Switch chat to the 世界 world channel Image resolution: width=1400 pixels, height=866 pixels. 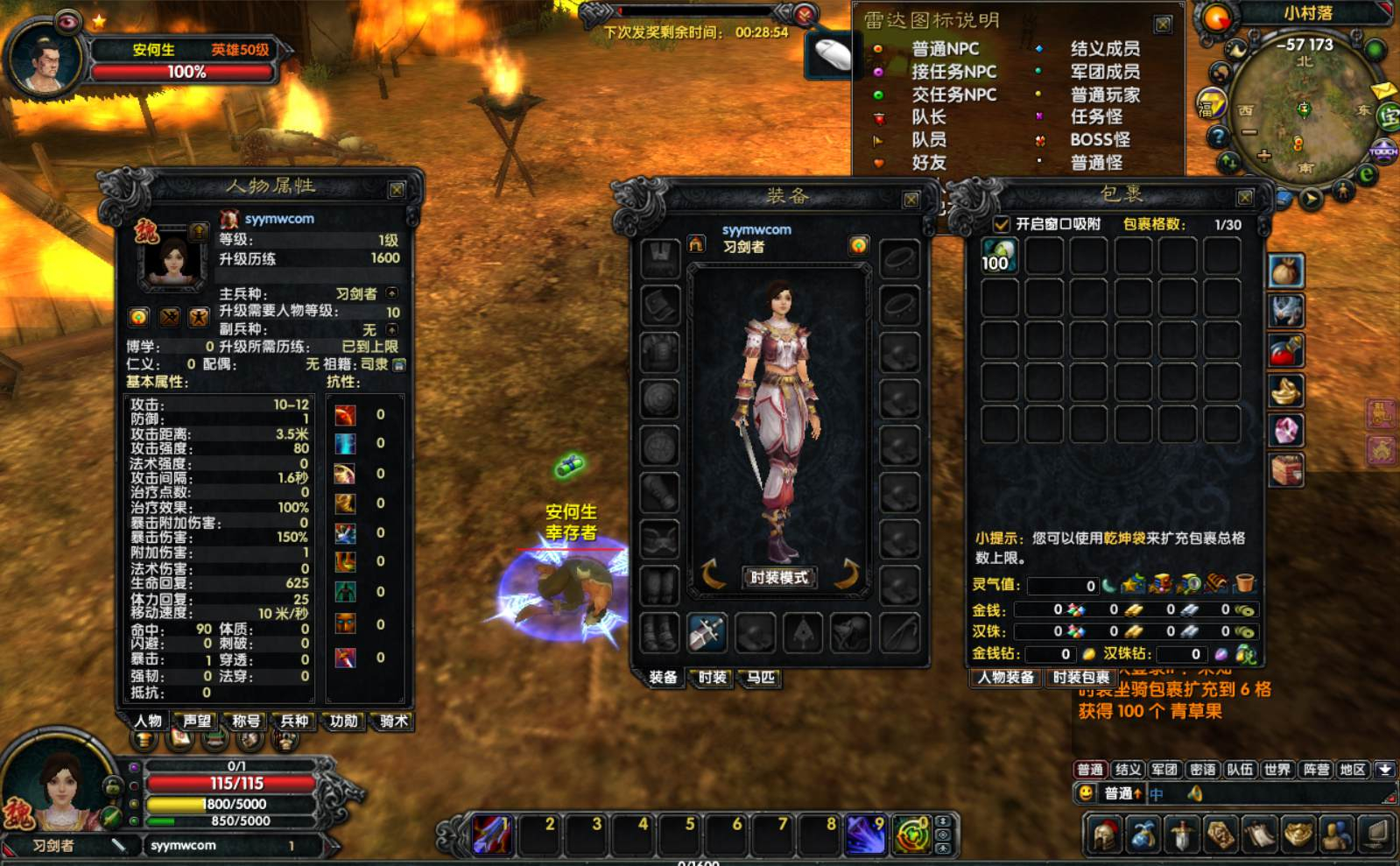tap(1277, 770)
